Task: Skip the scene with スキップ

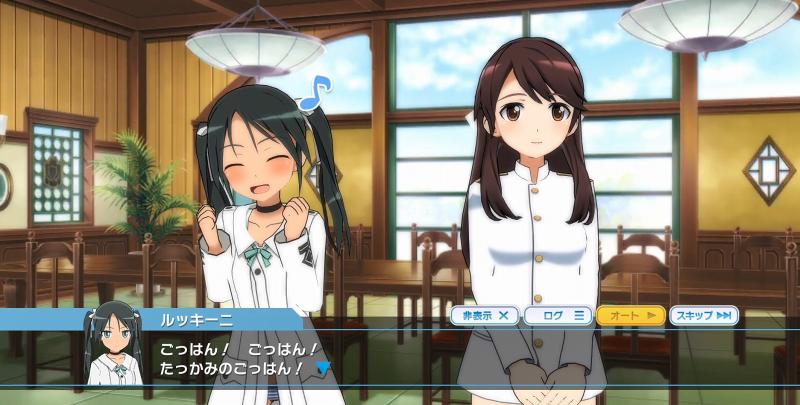Action: [x=703, y=316]
